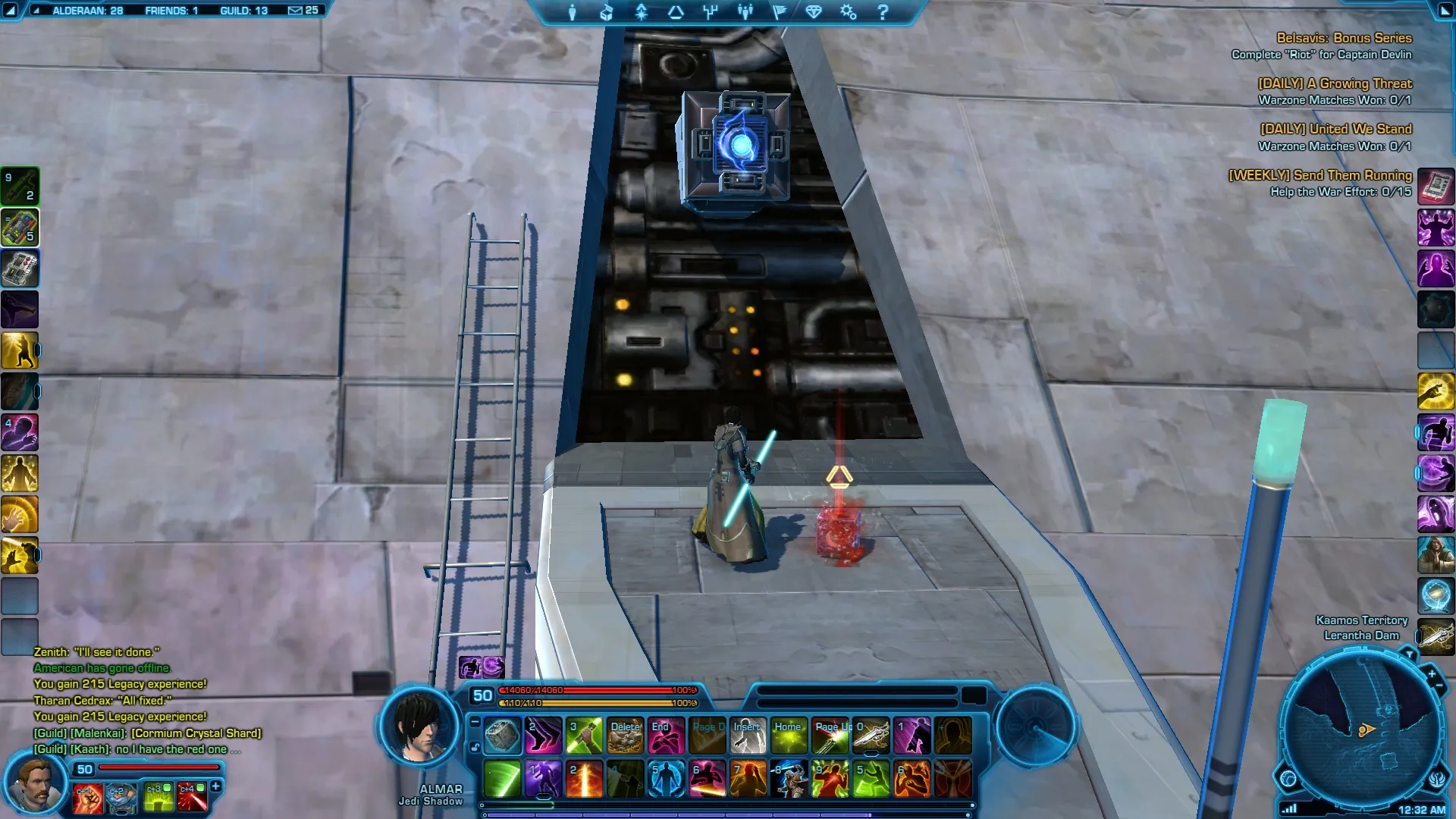Click the question mark help icon
This screenshot has width=1456, height=819.
coord(883,12)
